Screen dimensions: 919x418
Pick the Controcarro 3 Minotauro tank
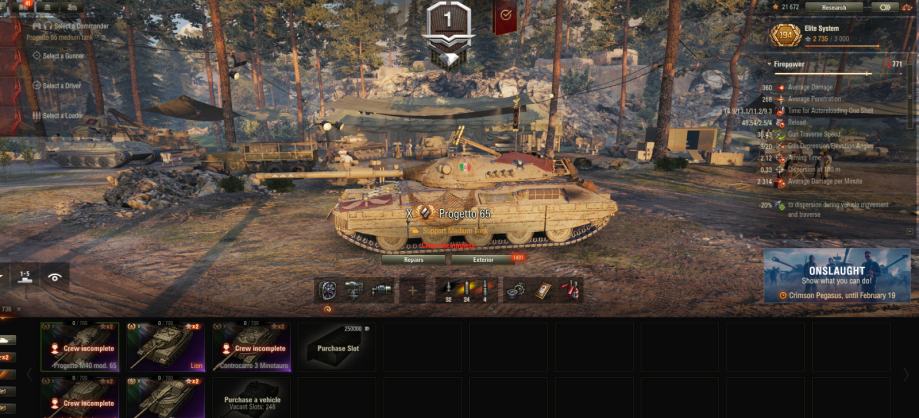pos(250,346)
